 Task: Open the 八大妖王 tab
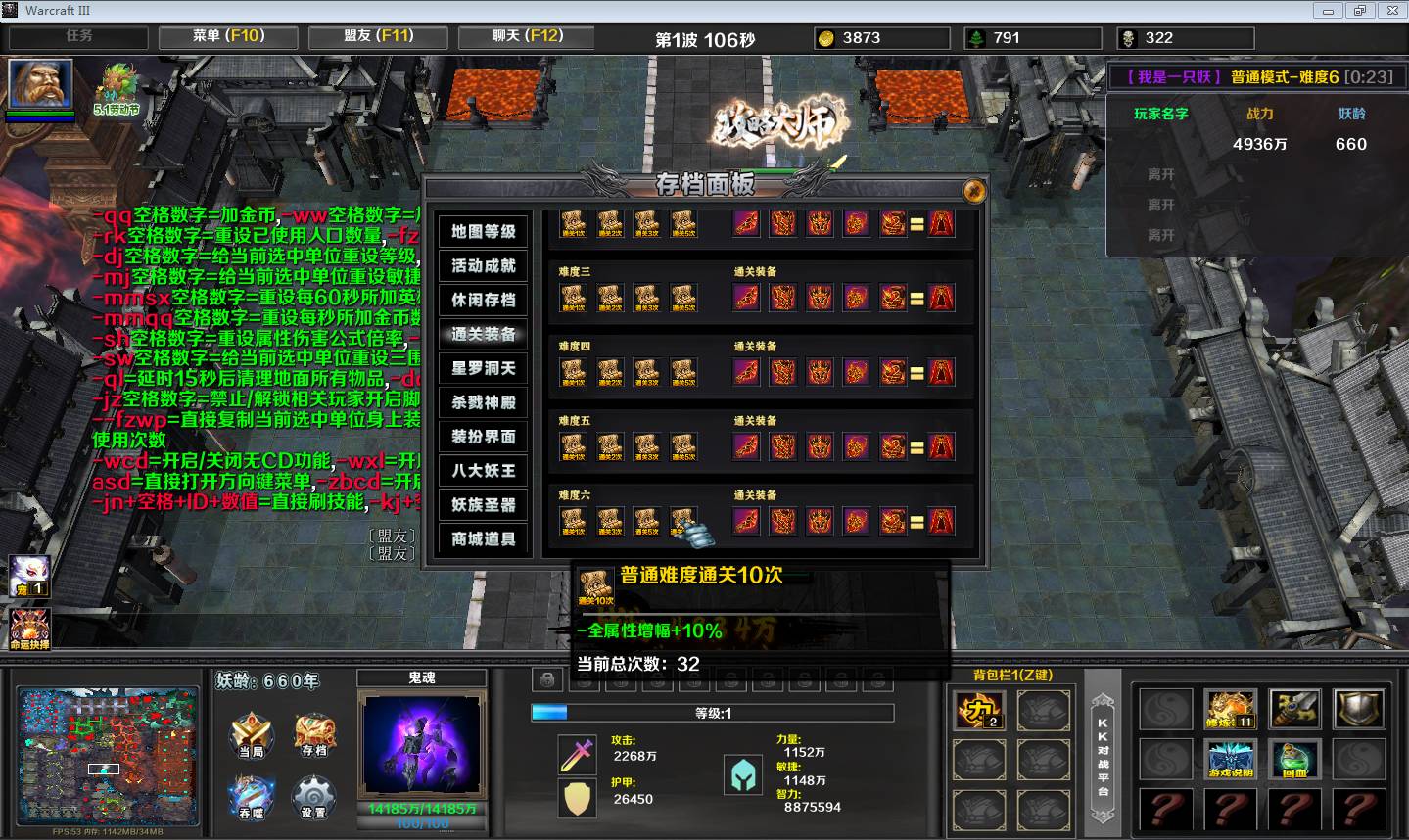(484, 471)
